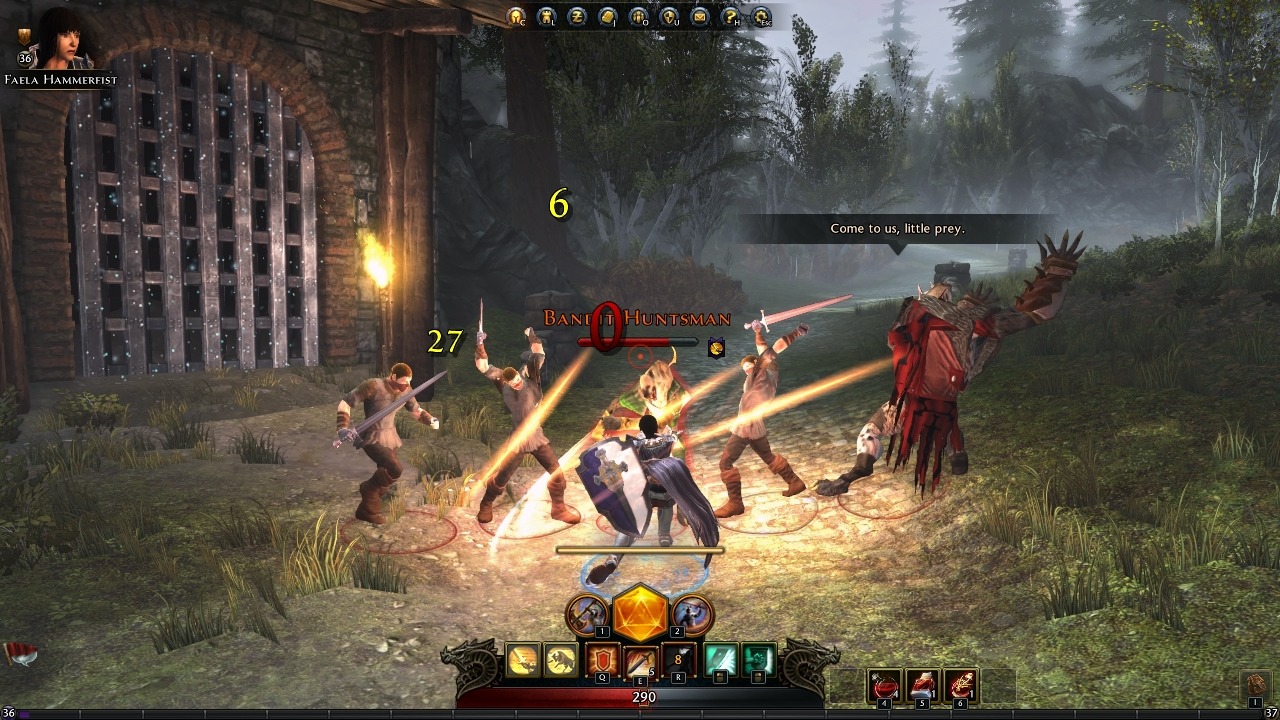The image size is (1280, 720).
Task: Trigger the sword encounter power with 5 charges
Action: coord(641,658)
